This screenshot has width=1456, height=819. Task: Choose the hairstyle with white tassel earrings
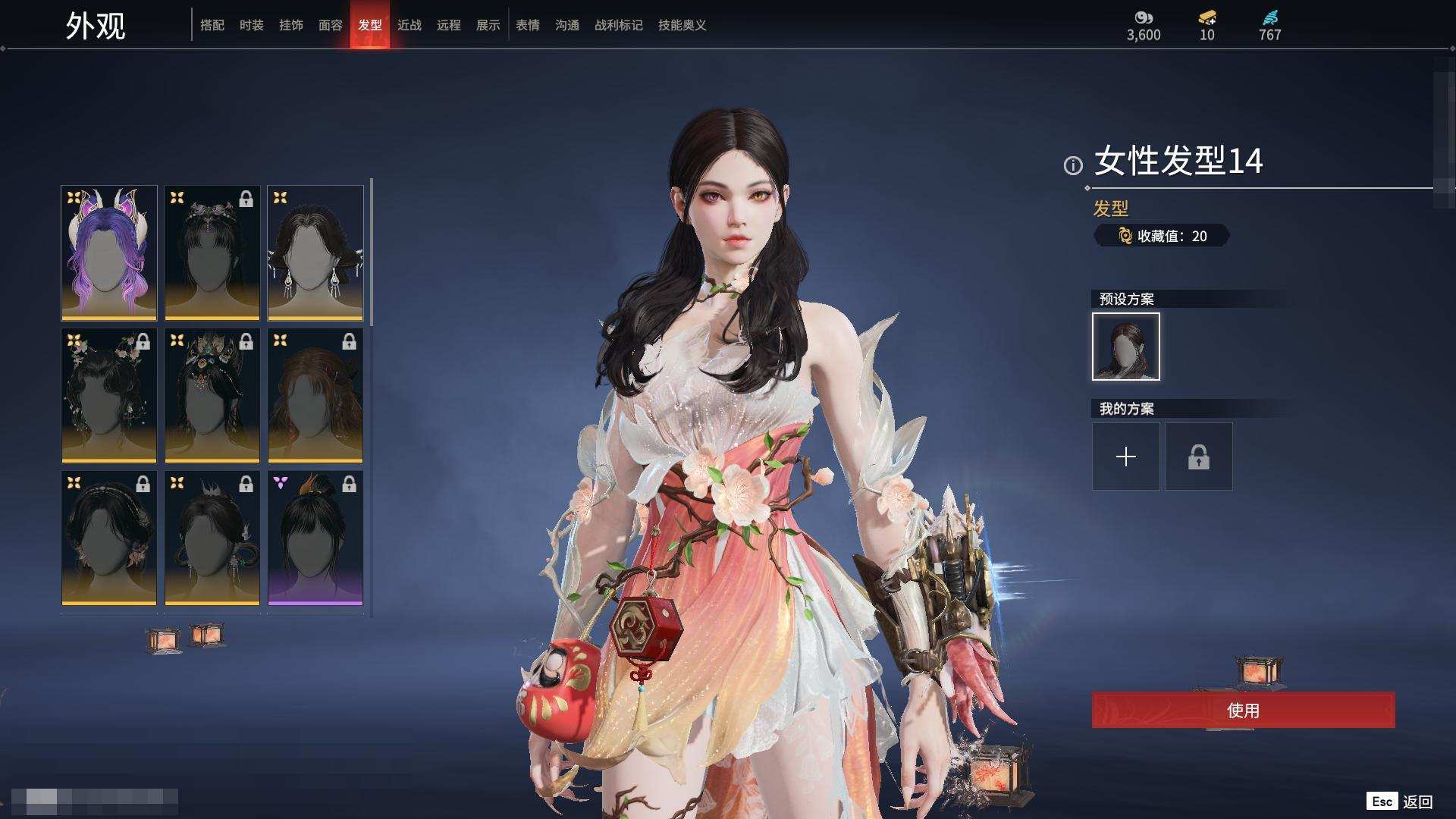click(315, 253)
